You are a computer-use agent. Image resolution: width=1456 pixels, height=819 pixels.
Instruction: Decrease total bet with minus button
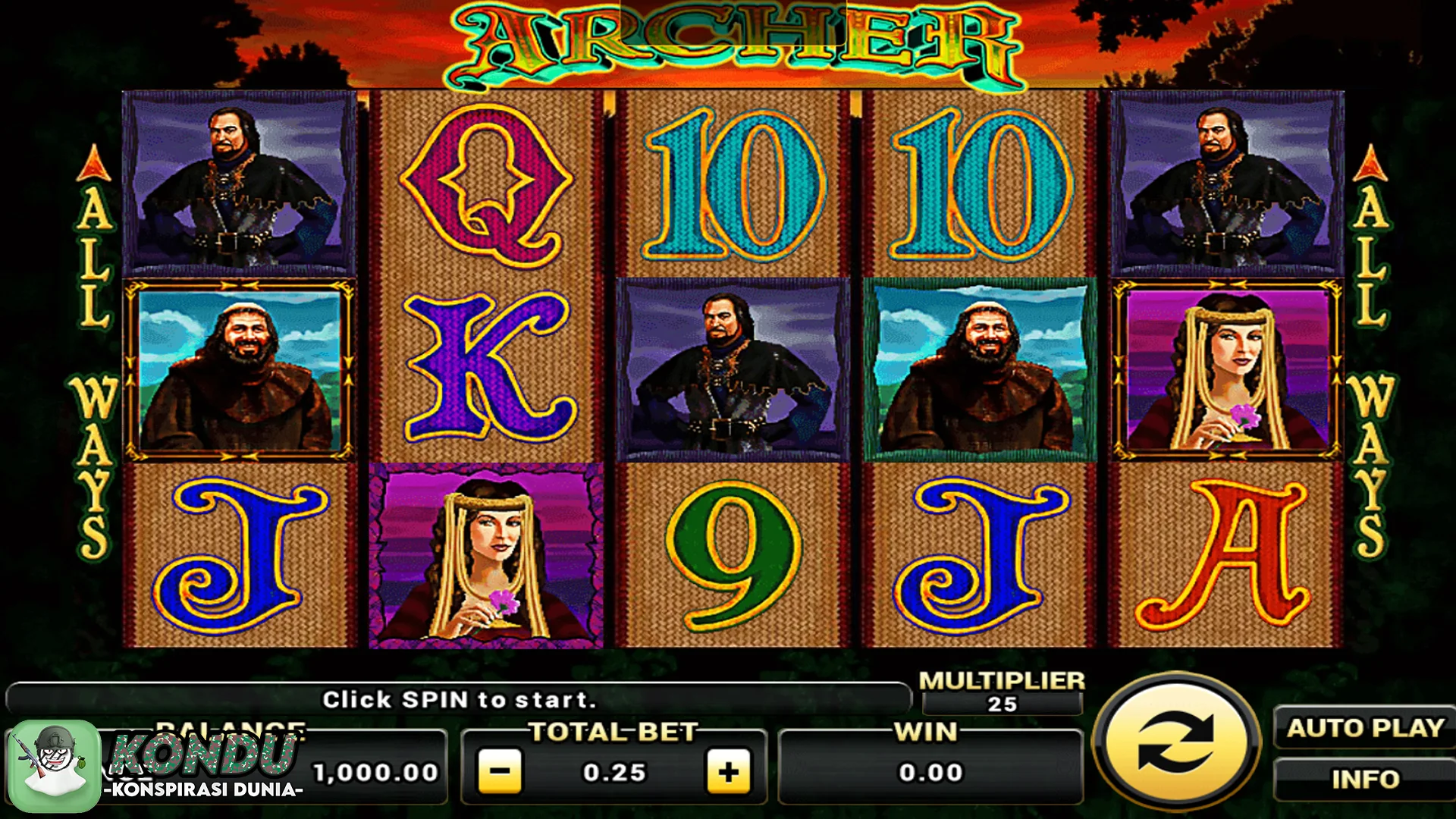point(500,772)
